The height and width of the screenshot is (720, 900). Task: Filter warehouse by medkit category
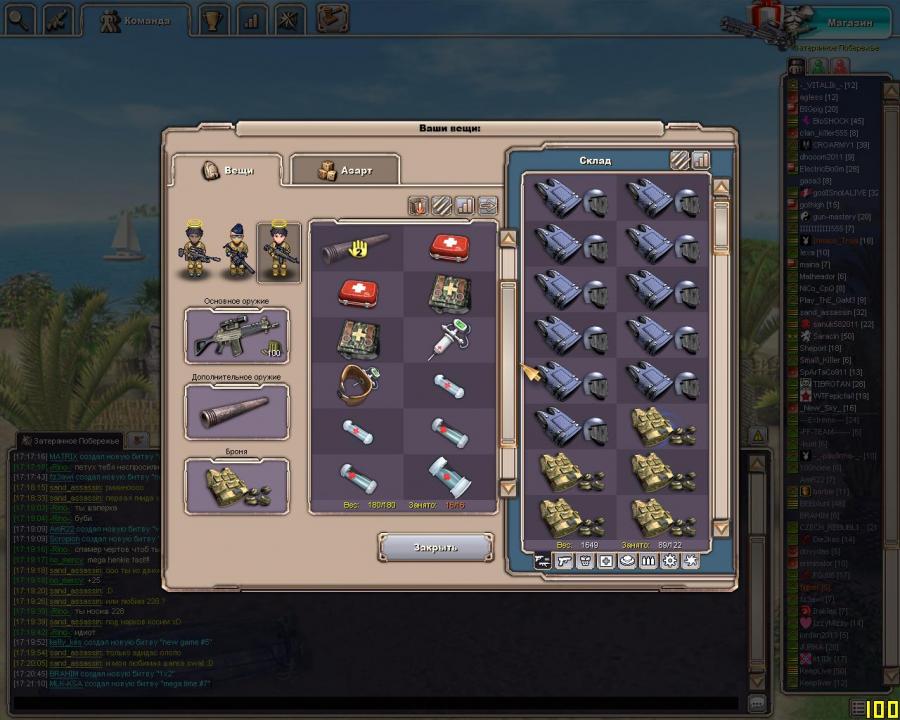(606, 561)
